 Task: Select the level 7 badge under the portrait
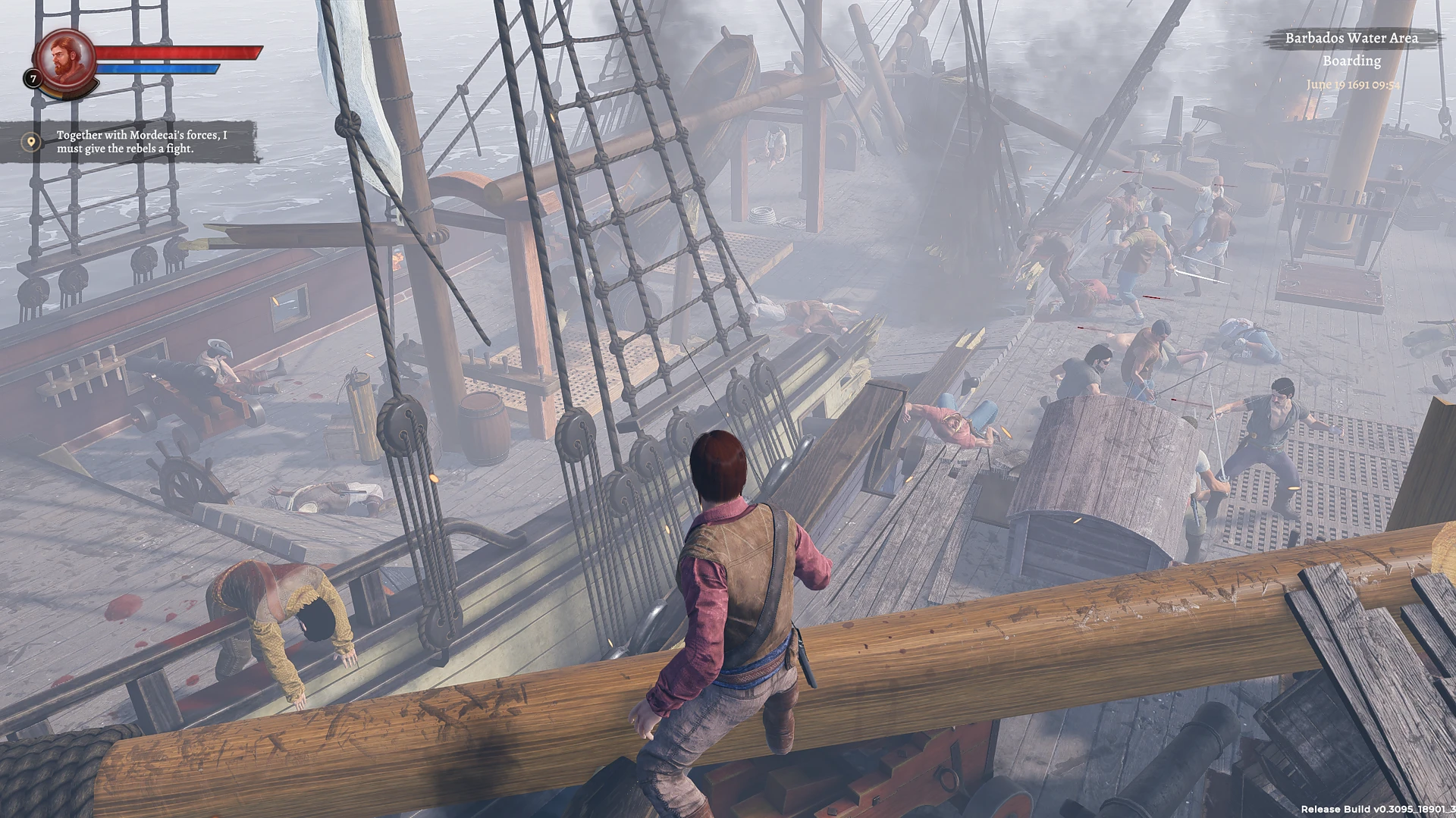33,78
